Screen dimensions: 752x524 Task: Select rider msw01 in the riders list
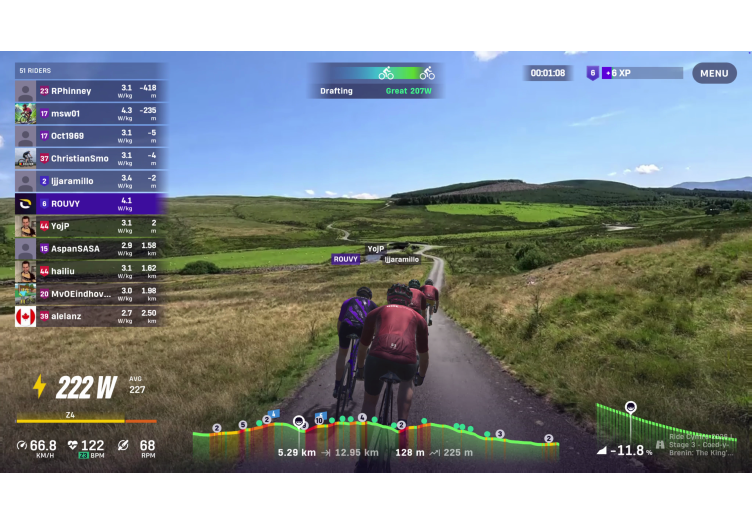pyautogui.click(x=90, y=113)
